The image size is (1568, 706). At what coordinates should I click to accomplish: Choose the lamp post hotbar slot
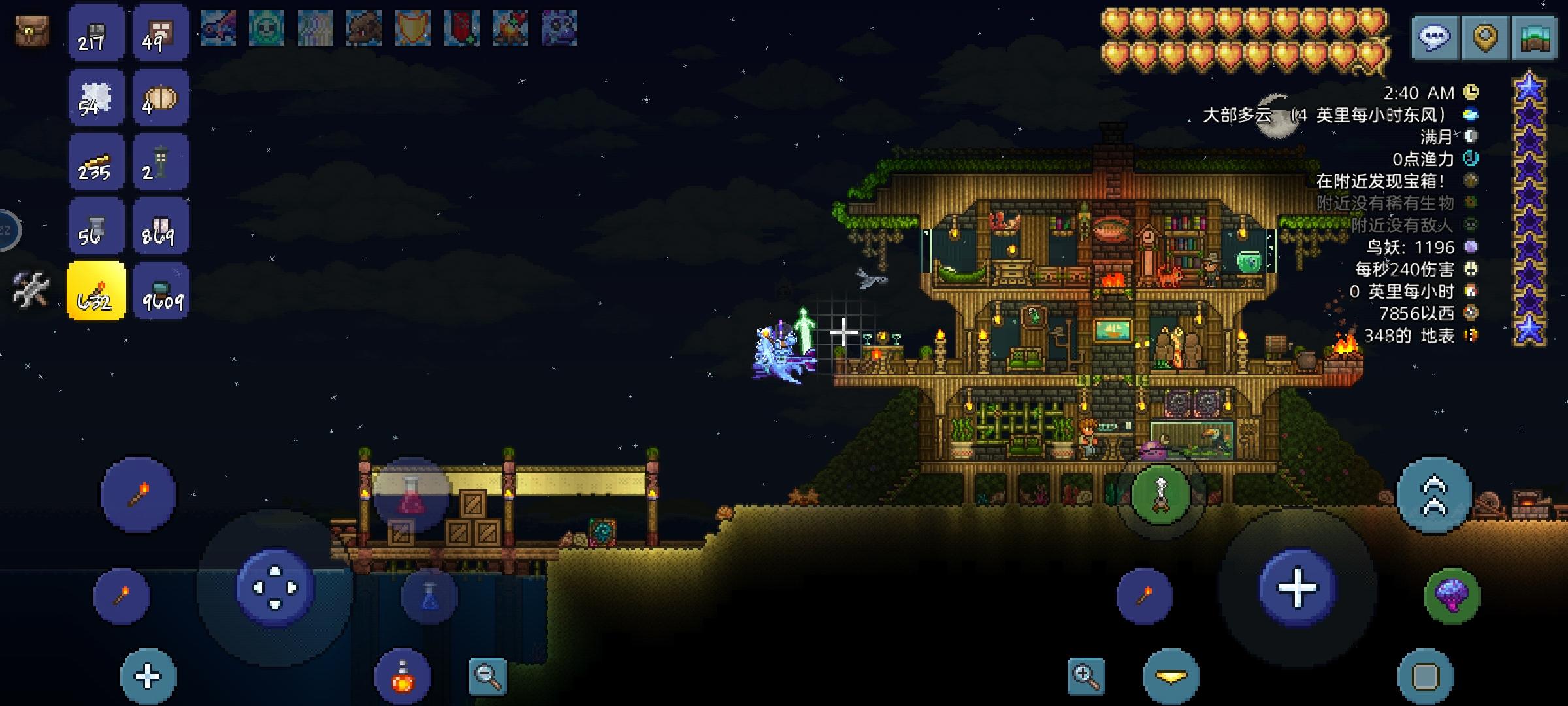(x=160, y=163)
